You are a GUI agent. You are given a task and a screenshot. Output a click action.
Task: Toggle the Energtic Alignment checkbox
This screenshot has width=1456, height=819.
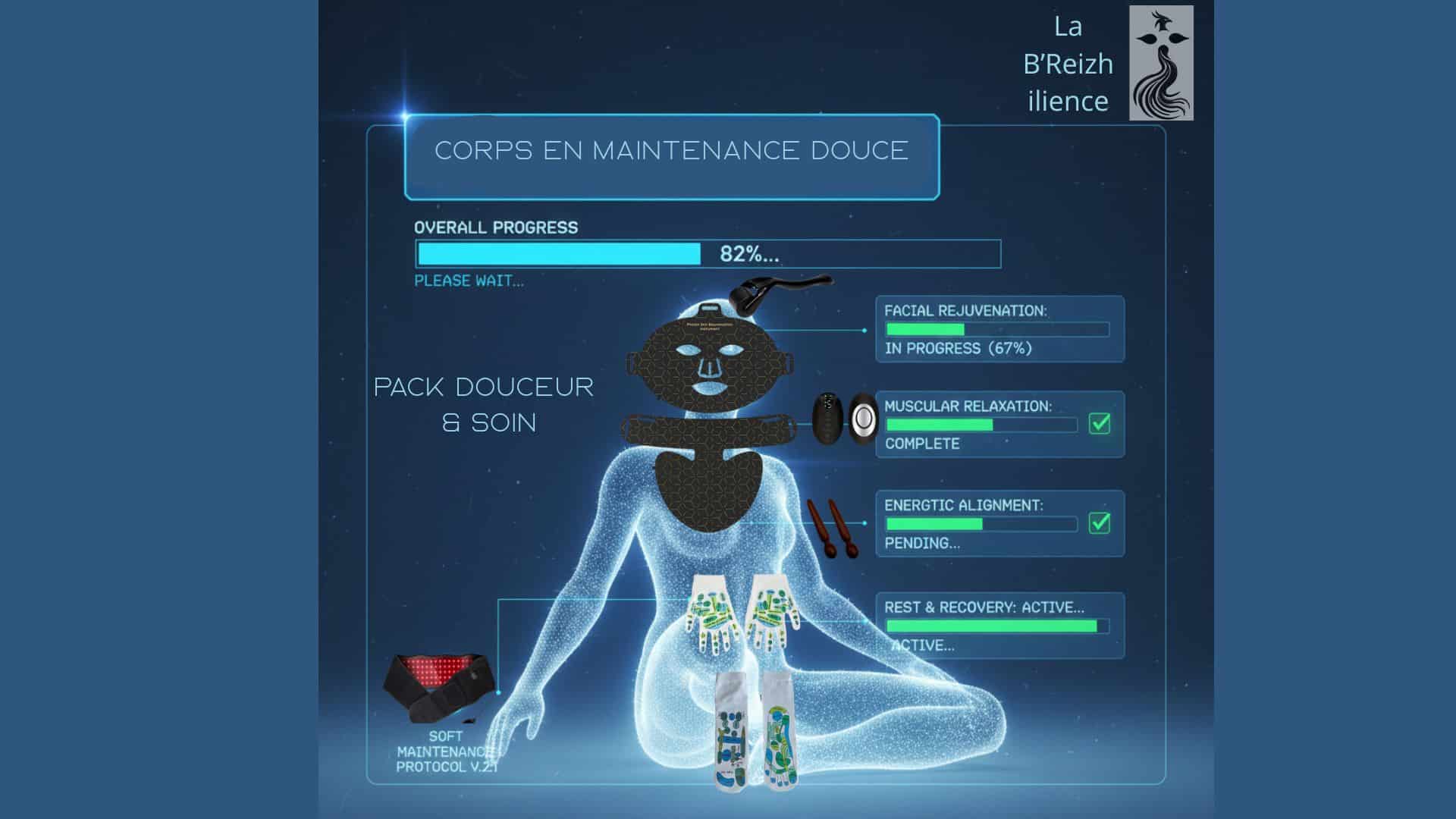(x=1100, y=523)
